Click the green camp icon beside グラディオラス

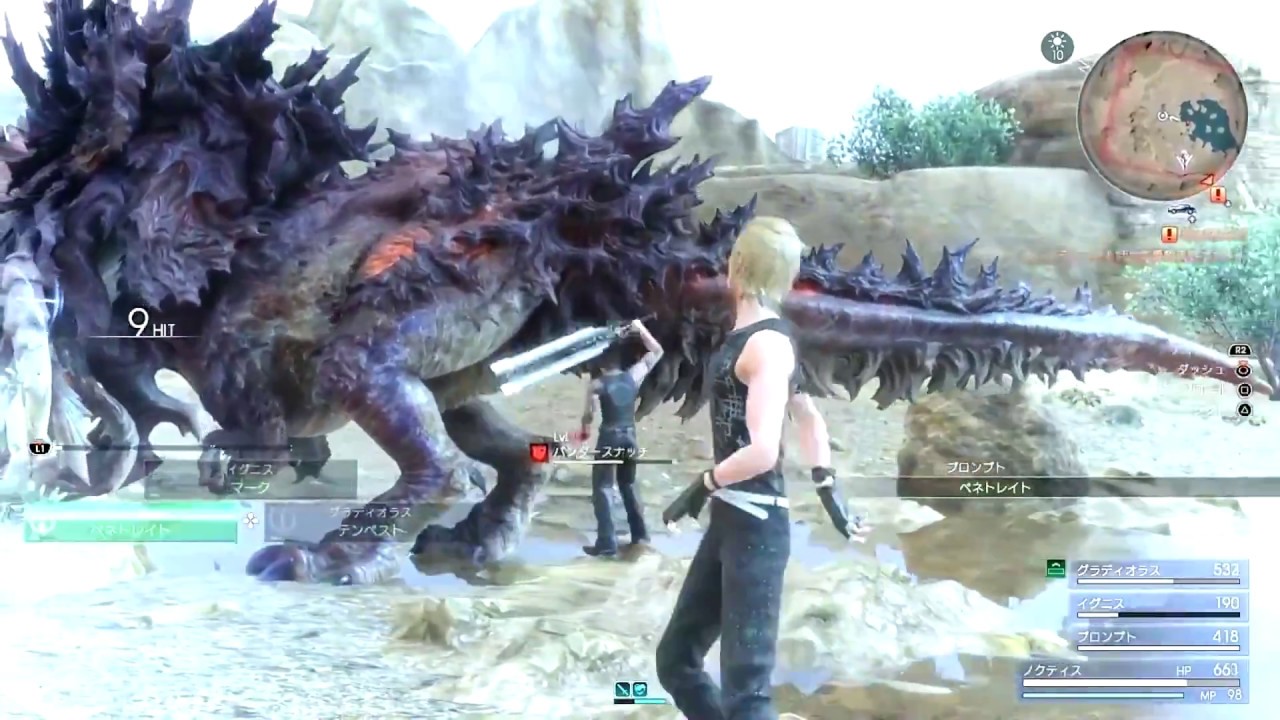pos(1054,567)
